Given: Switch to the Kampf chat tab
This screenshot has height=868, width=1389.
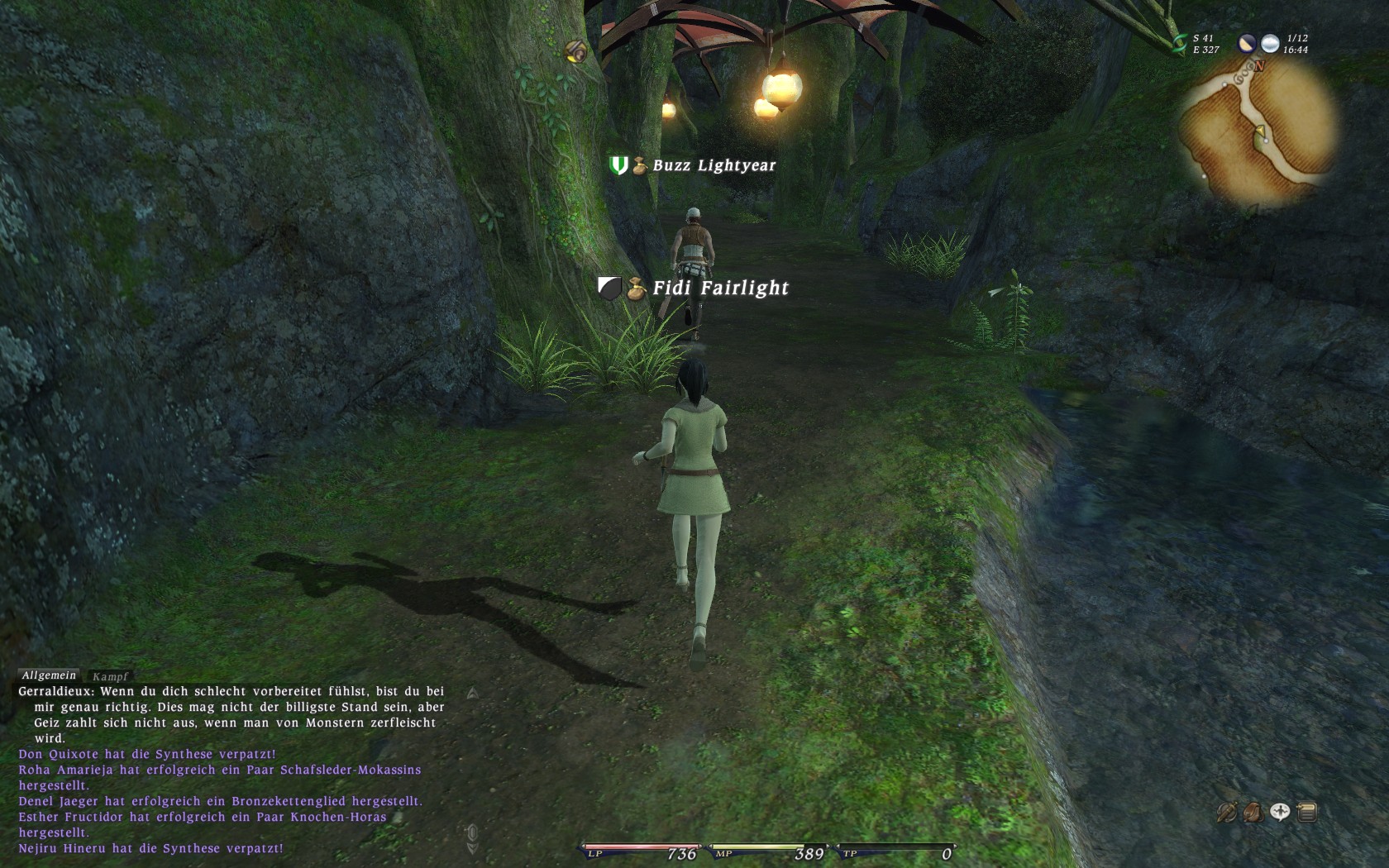Looking at the screenshot, I should (110, 676).
